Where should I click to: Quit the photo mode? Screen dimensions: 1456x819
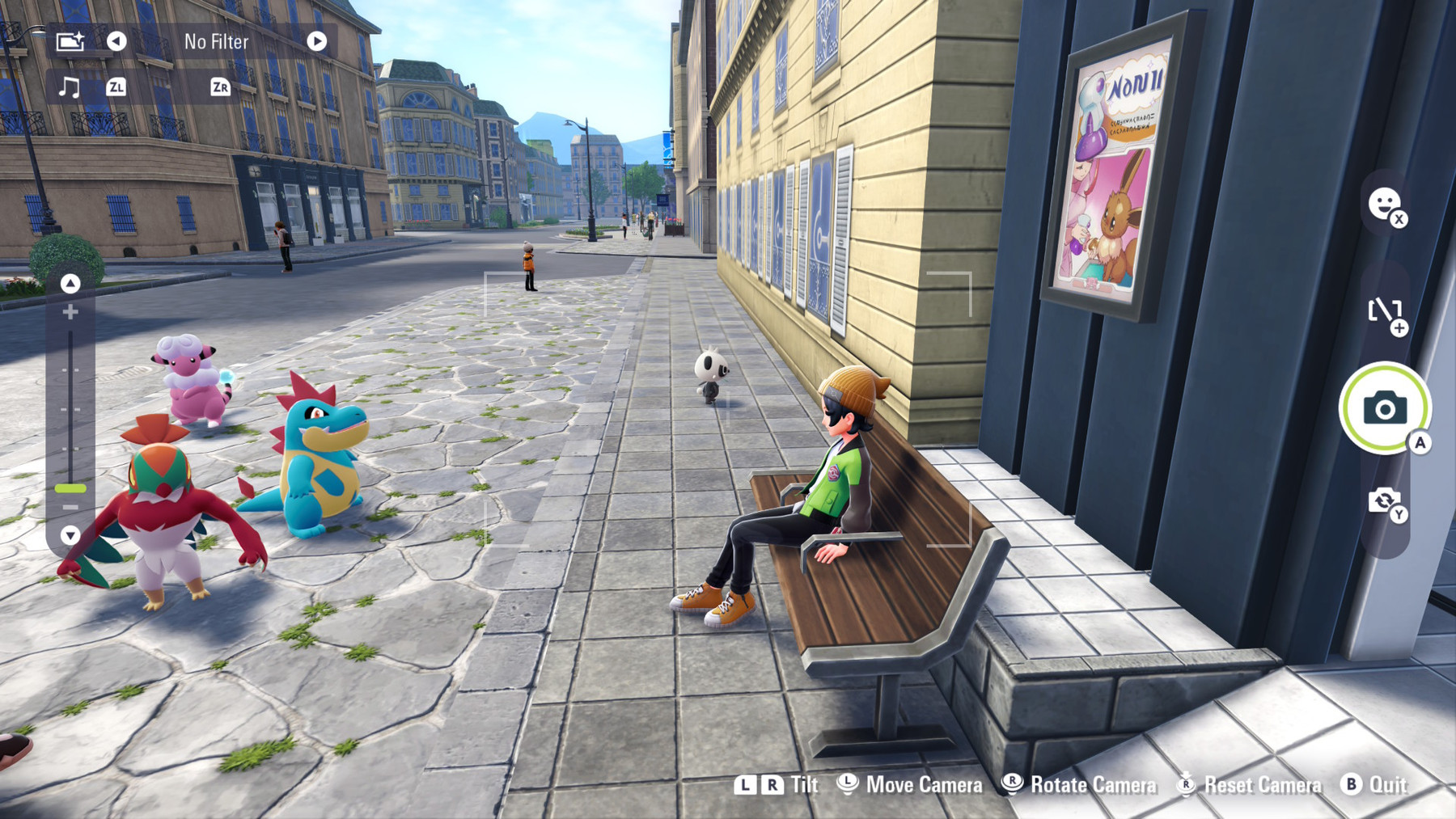point(1375,784)
